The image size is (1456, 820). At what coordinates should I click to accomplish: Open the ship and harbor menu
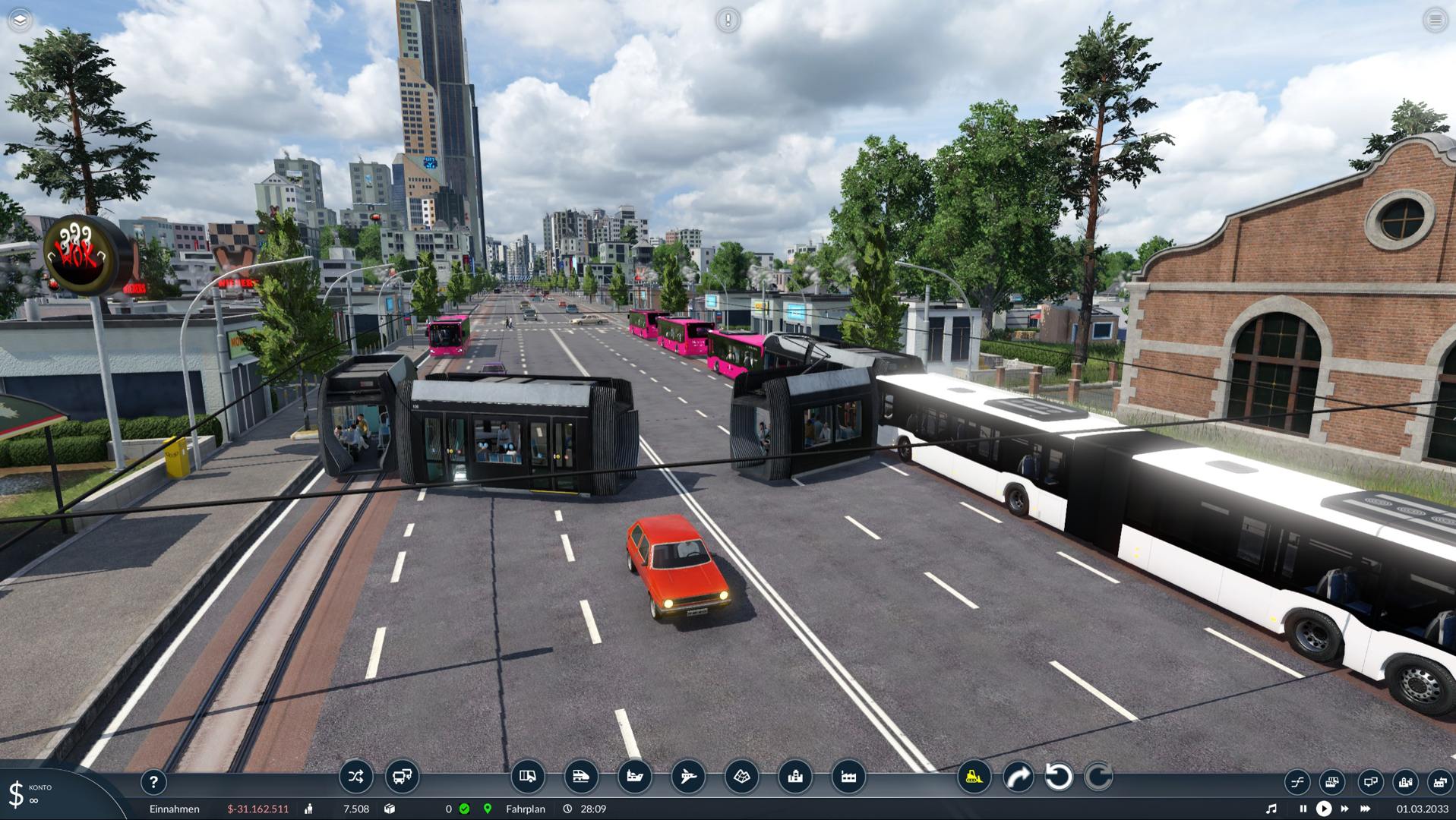click(634, 777)
